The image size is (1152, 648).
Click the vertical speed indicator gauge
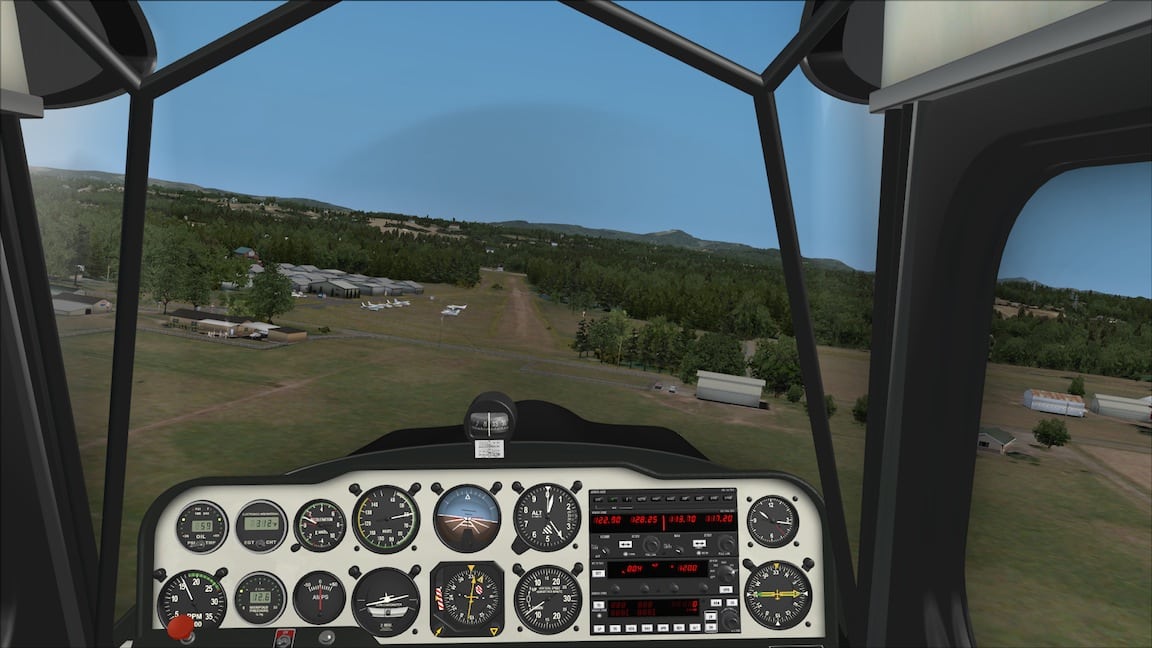(547, 599)
